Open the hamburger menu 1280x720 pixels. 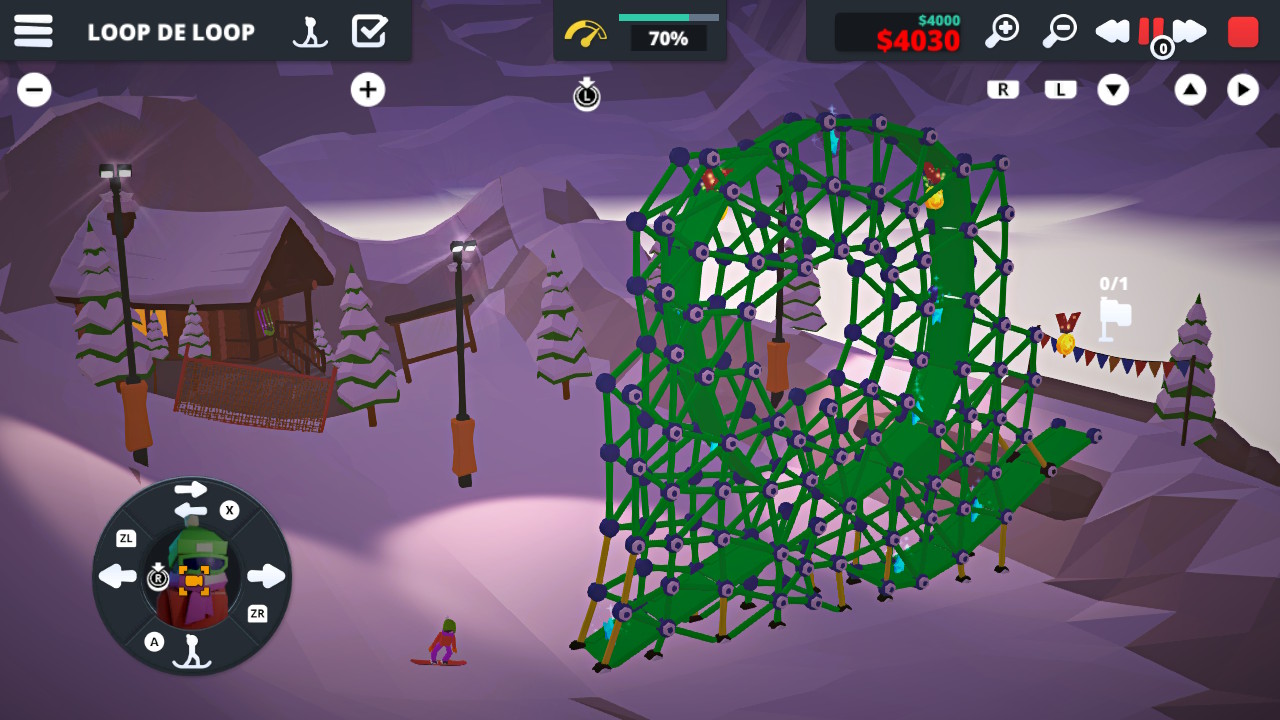tap(34, 31)
